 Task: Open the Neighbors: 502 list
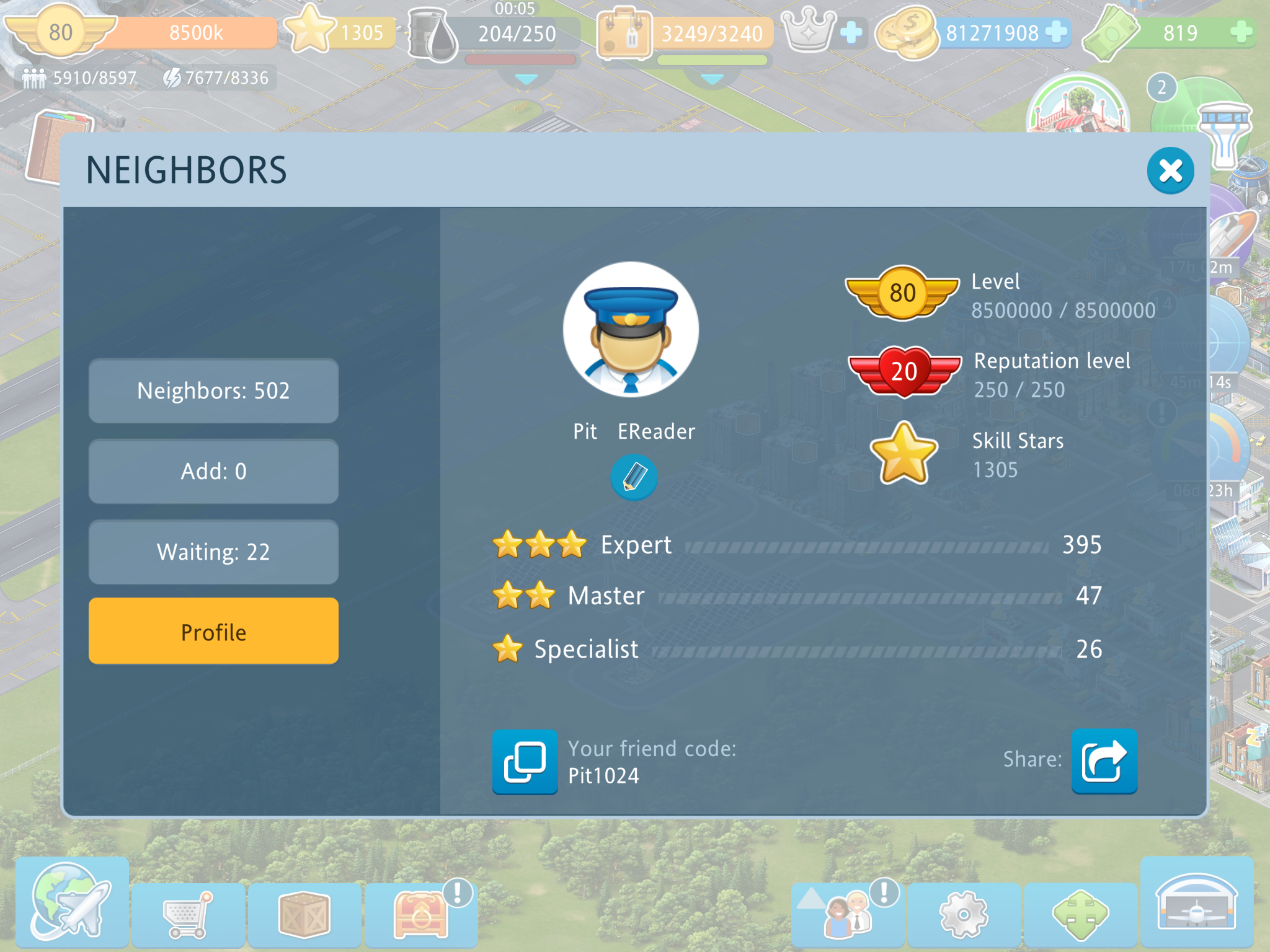pos(213,391)
